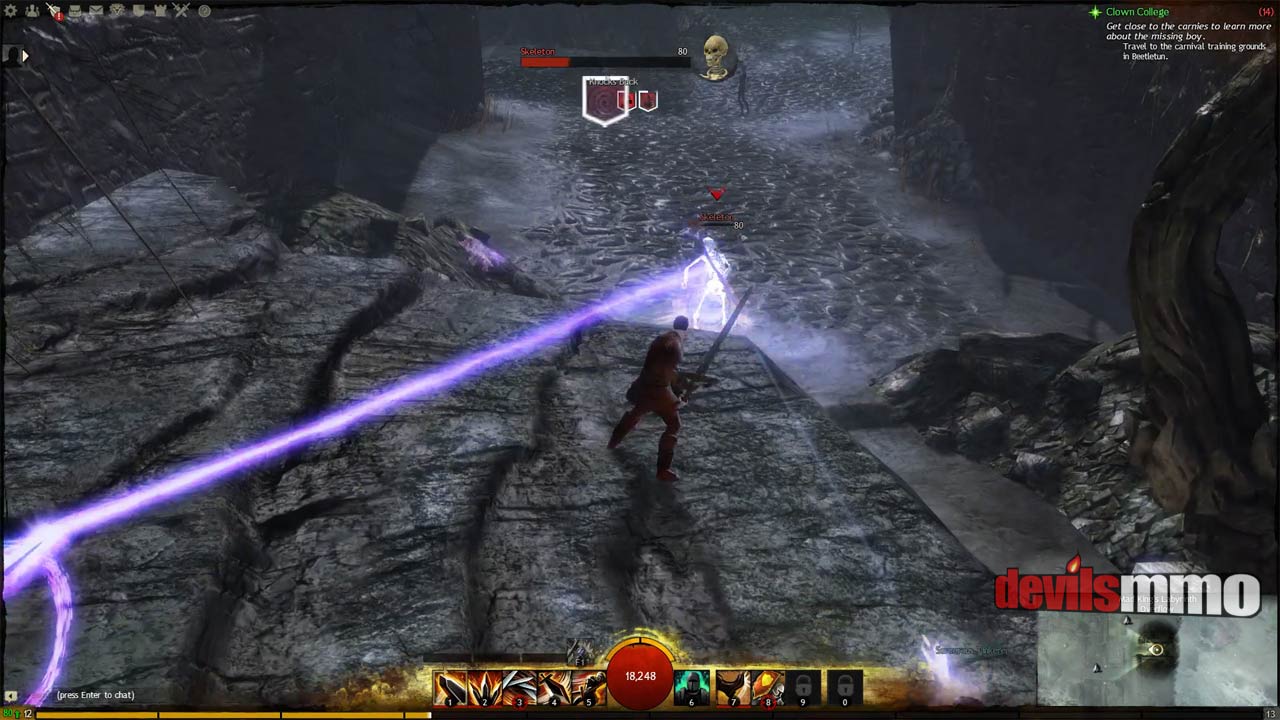1280x720 pixels.
Task: Activate weapon skill 1 greatsword strike
Action: click(x=451, y=688)
